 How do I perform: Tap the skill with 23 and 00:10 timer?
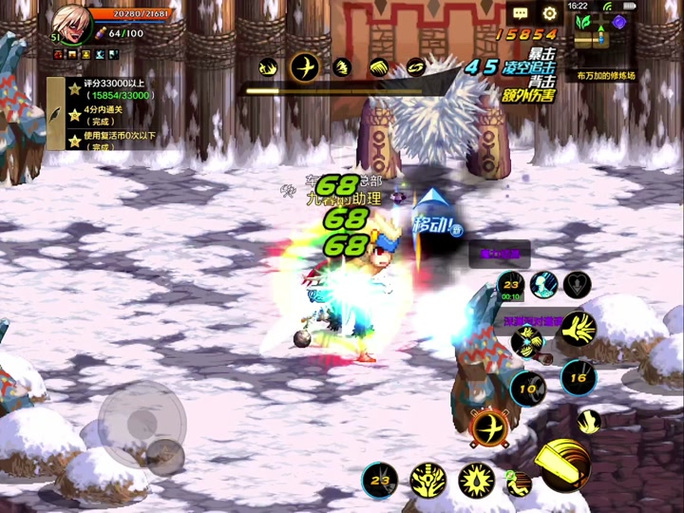pos(510,286)
